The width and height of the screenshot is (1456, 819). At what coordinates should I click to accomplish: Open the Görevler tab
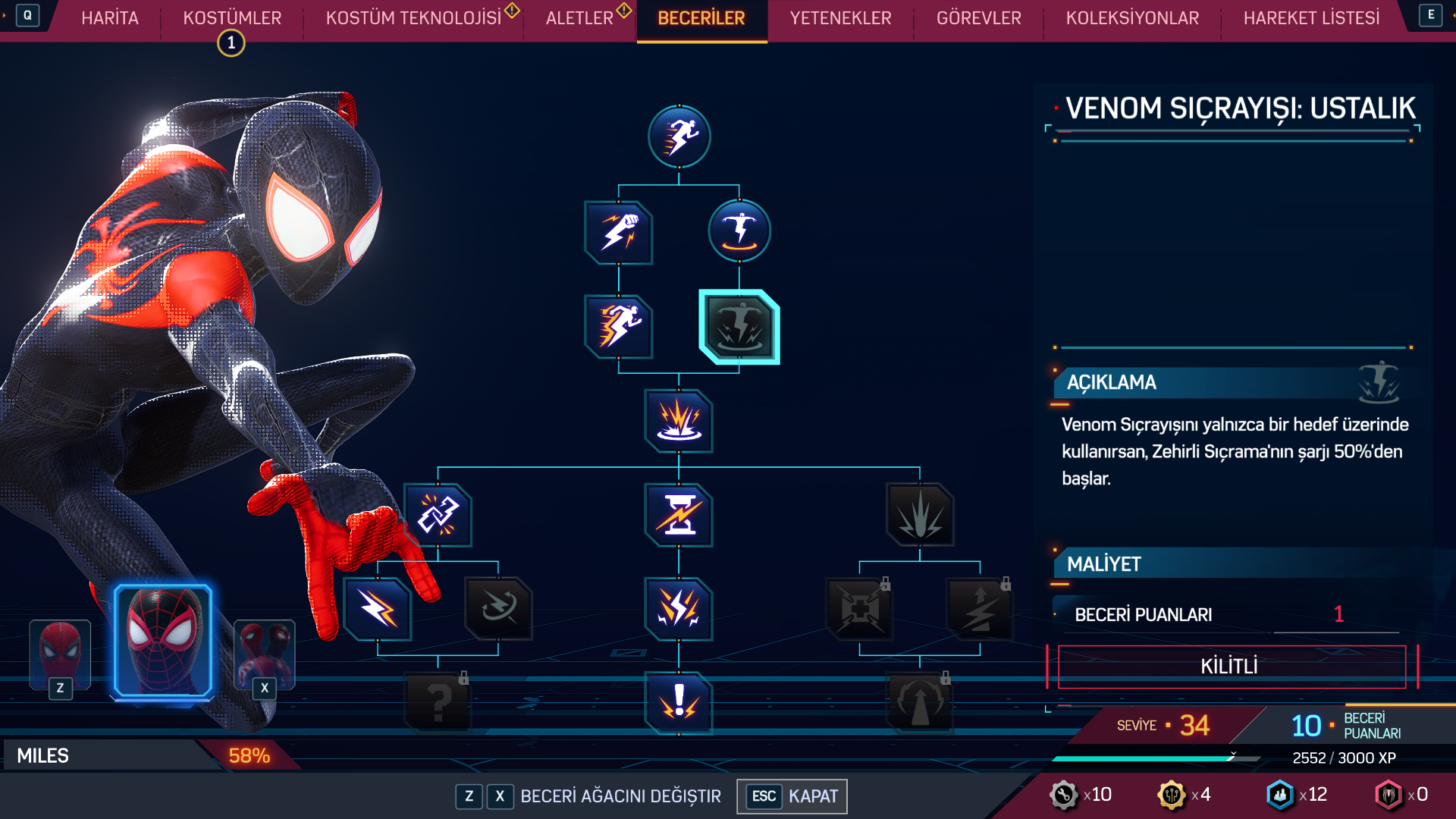[978, 18]
